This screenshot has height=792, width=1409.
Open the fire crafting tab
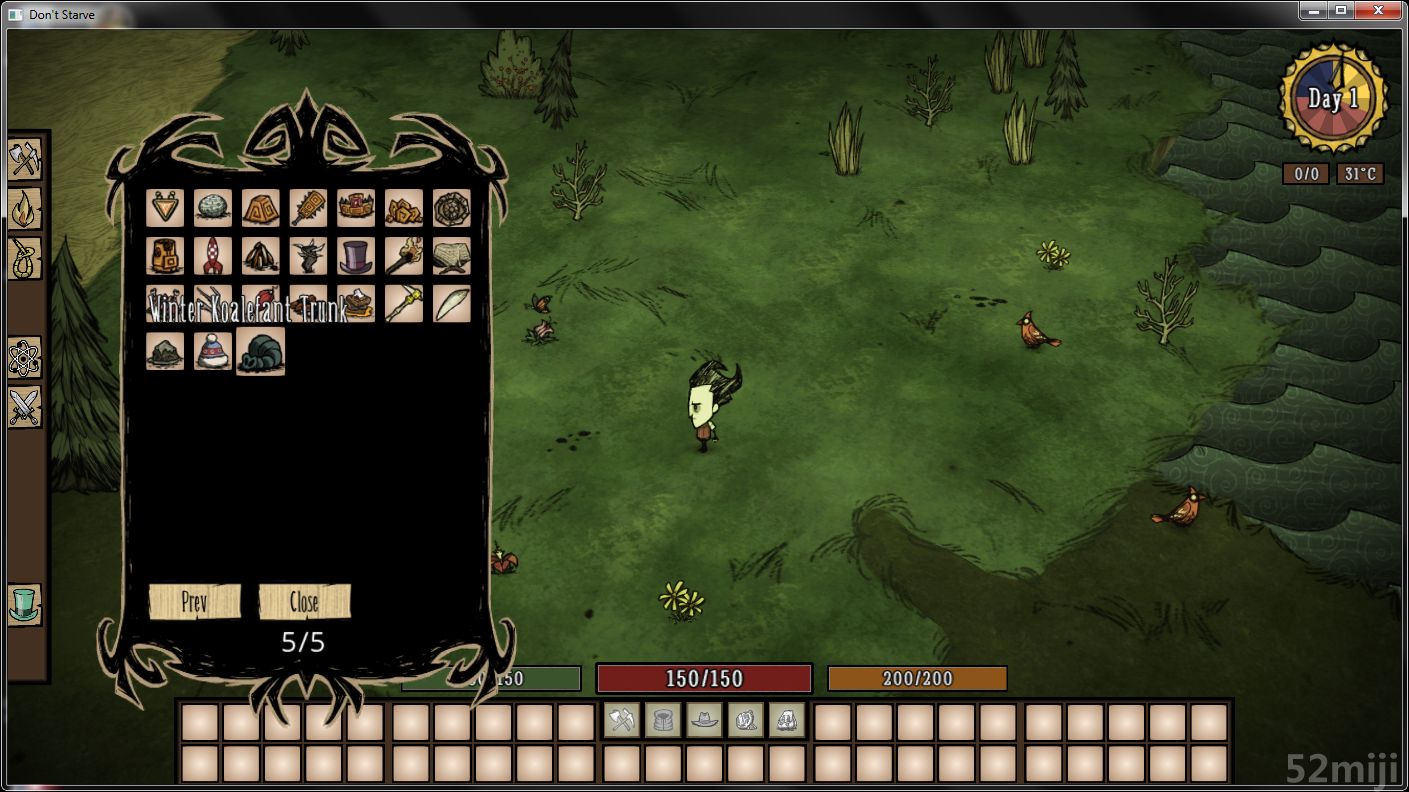click(x=25, y=209)
